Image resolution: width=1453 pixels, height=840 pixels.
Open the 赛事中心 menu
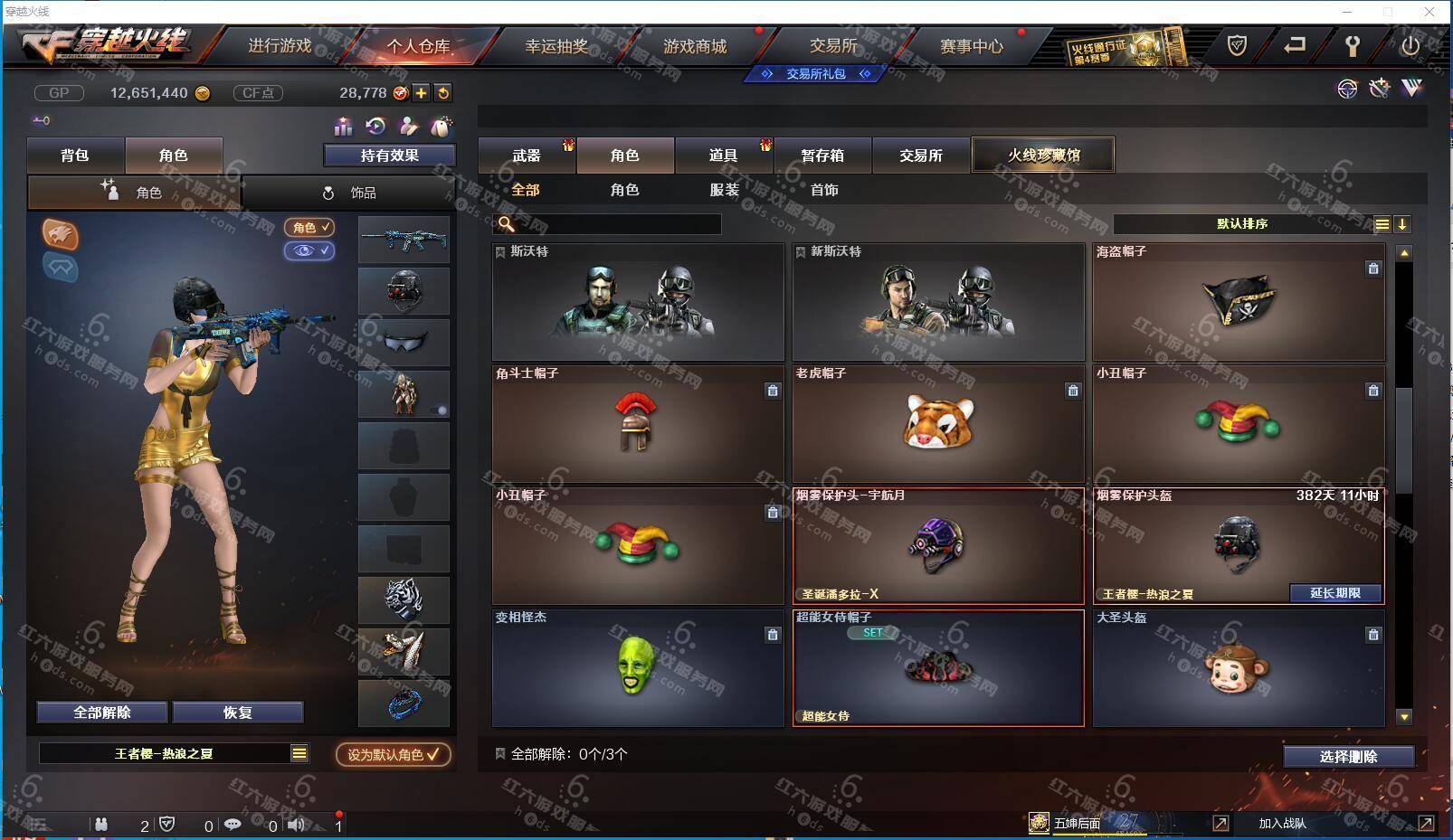[x=971, y=46]
